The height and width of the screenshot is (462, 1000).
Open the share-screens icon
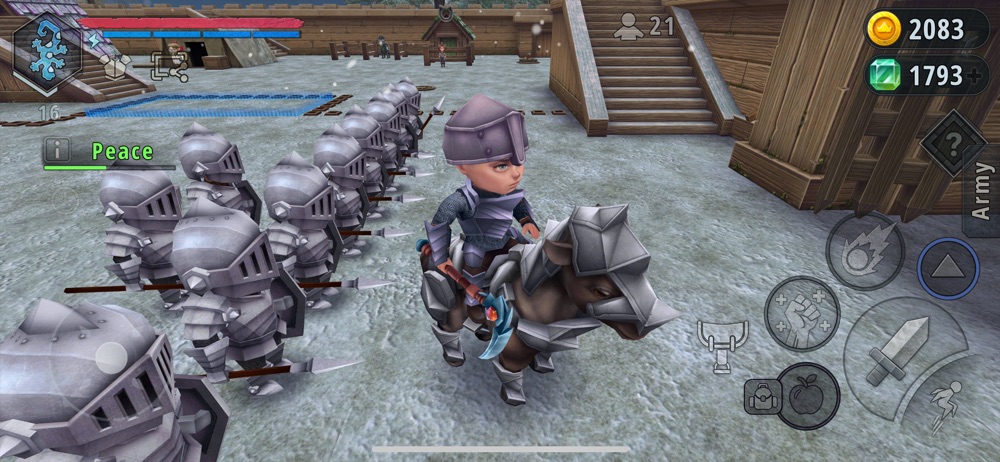(168, 67)
